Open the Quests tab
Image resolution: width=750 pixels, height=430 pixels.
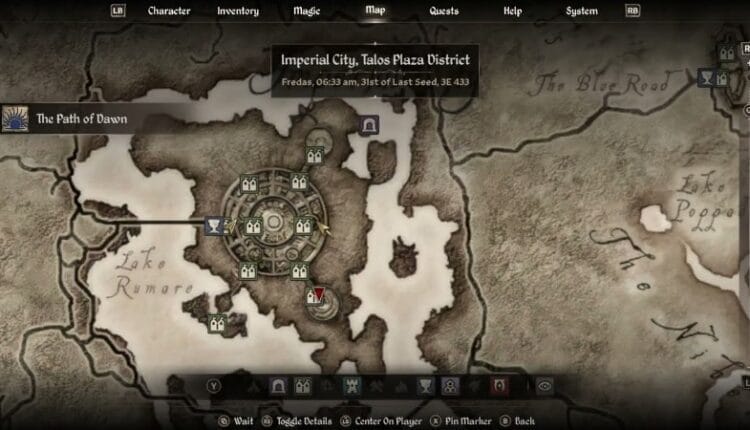point(444,12)
